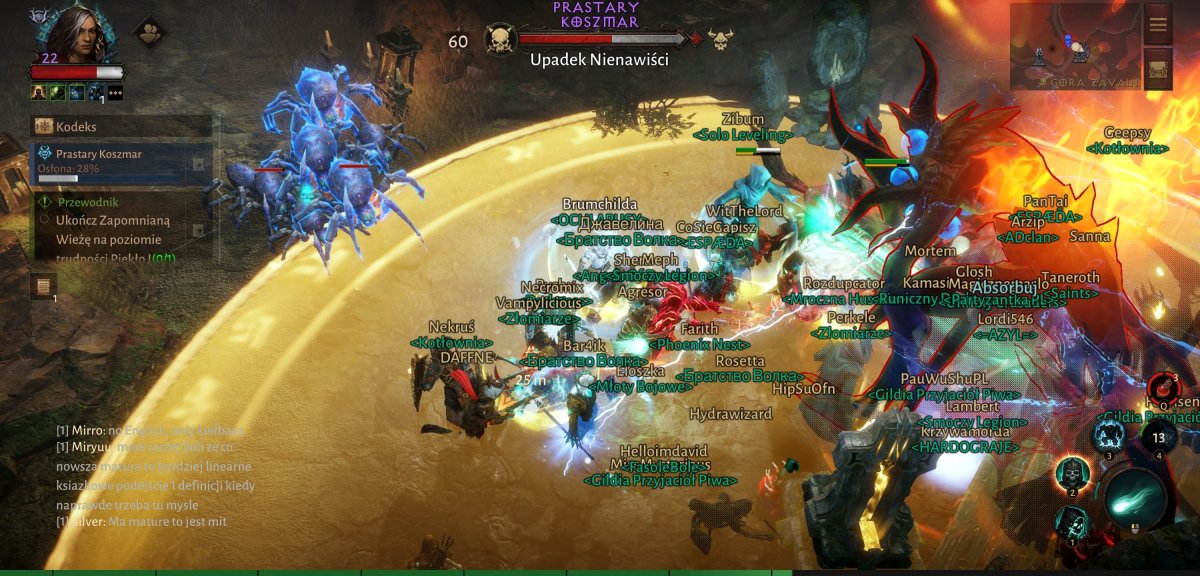1200x576 pixels.
Task: Show more active buffs via three-dots icon
Action: (115, 92)
